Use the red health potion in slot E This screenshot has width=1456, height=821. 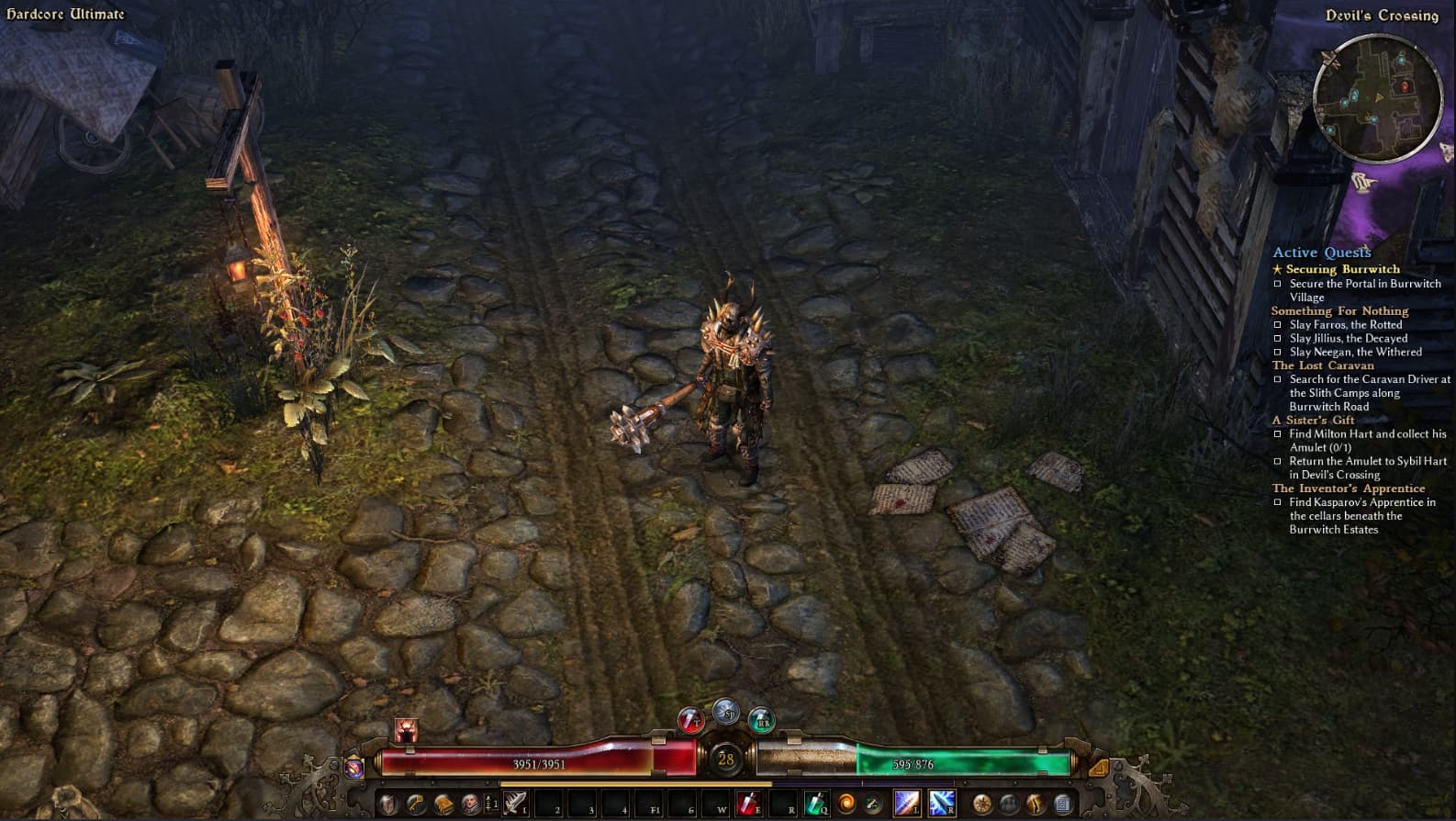748,804
